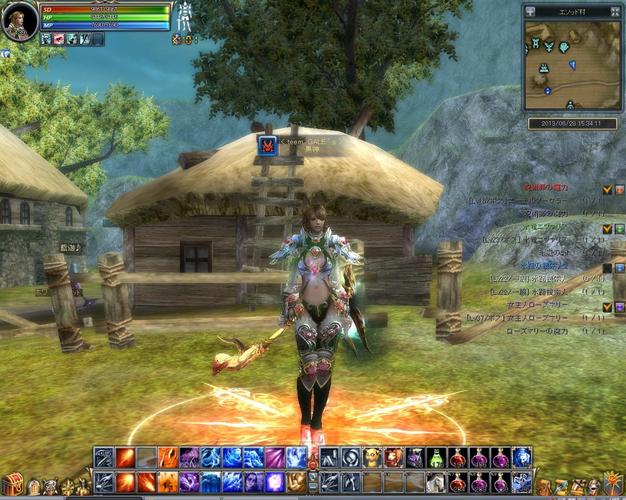
Task: Enable the unchecked quest checkbox beside the blue icon
Action: (606, 267)
